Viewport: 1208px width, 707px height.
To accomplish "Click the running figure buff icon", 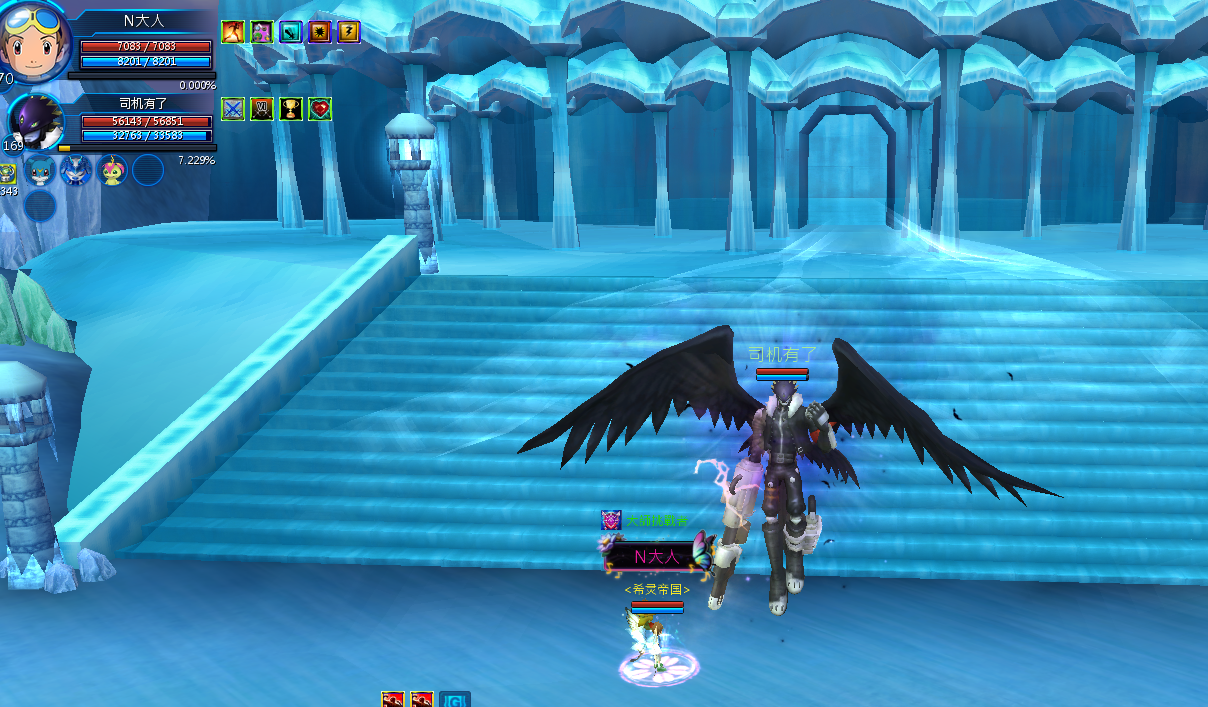I will click(x=233, y=32).
